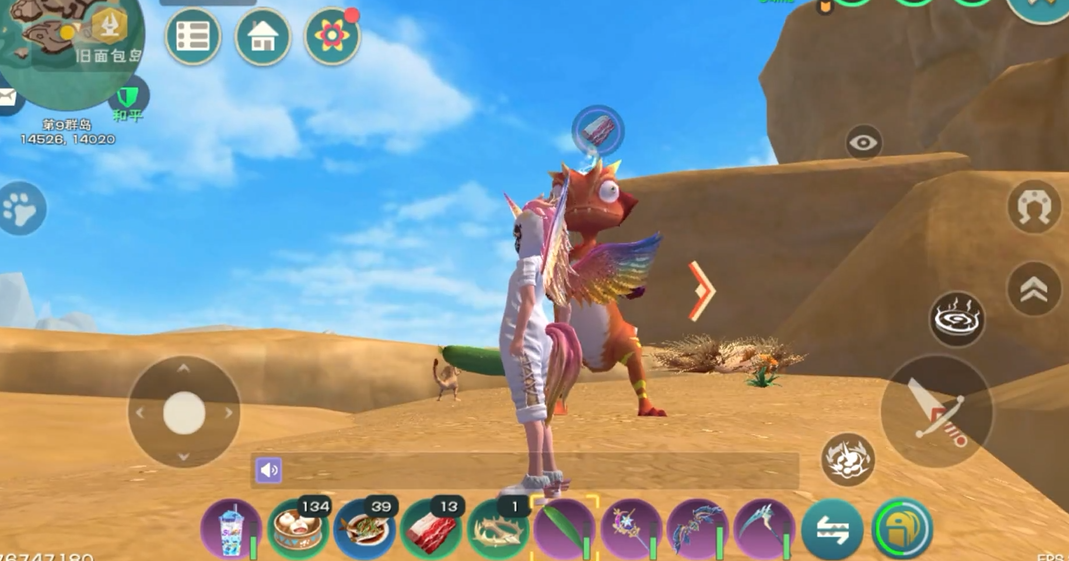Toggle the speaker voice chat icon
1069x561 pixels.
269,470
